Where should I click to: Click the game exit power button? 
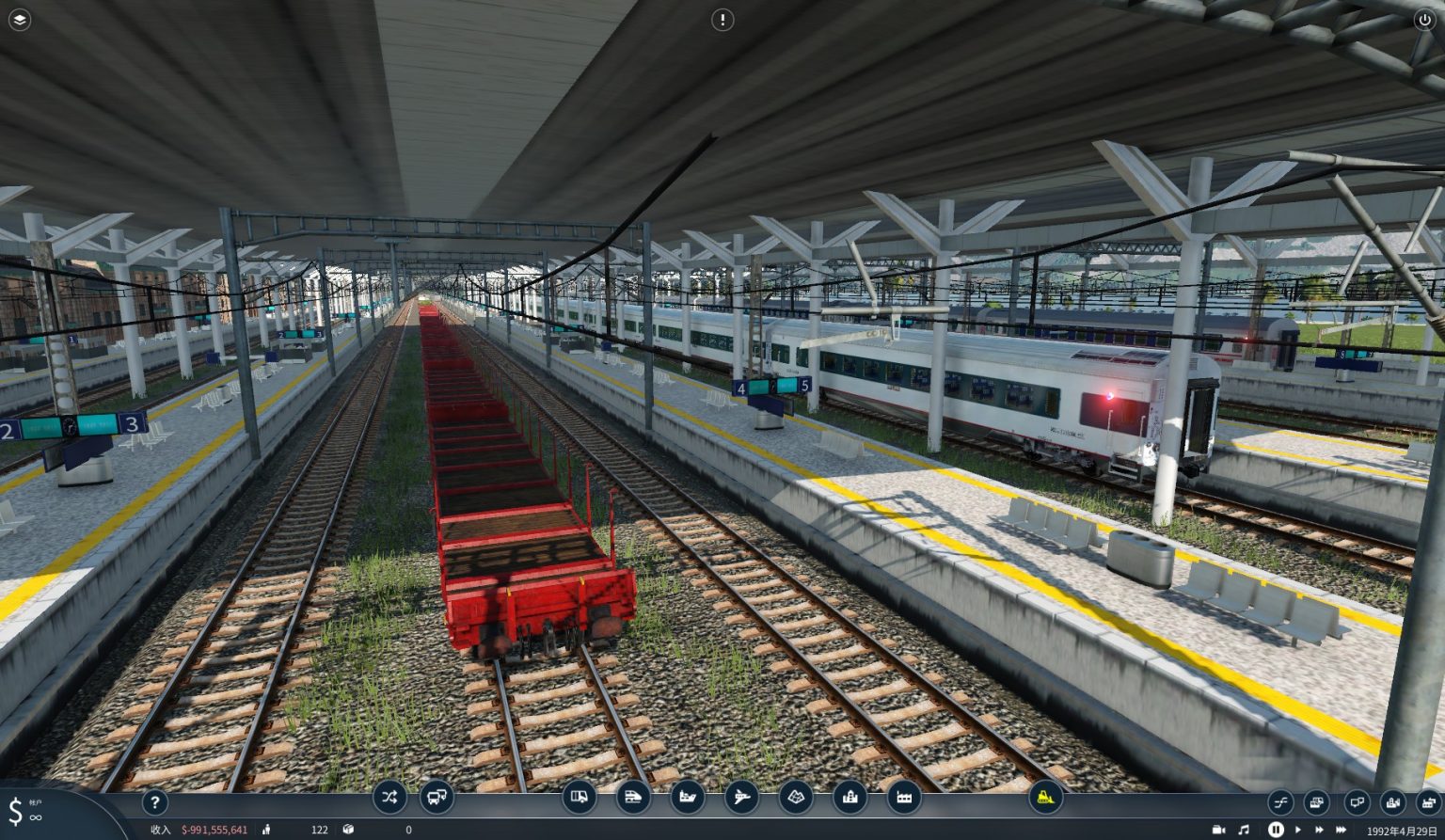click(x=1424, y=20)
